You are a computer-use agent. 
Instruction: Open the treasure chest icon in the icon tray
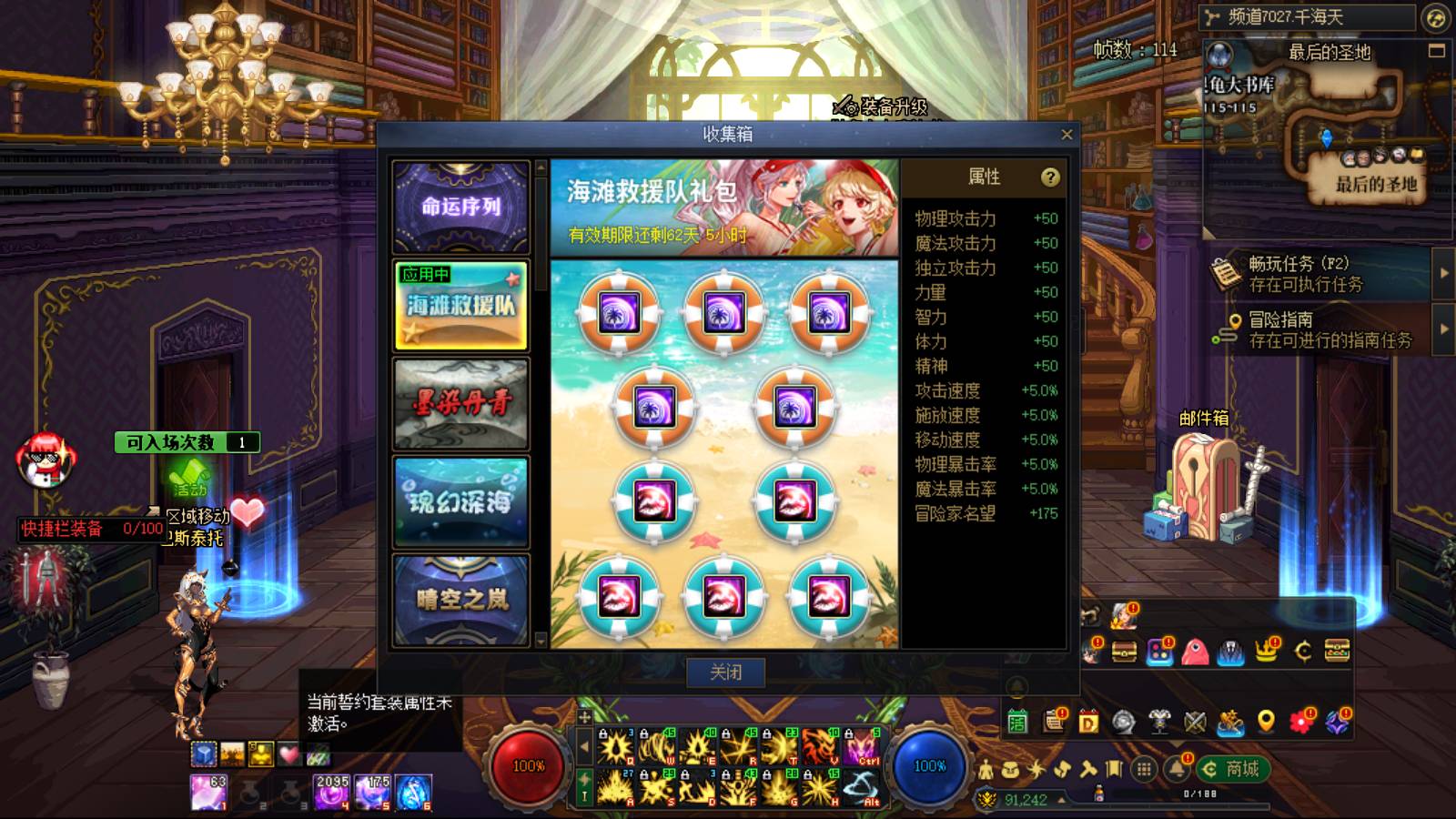(x=1123, y=651)
